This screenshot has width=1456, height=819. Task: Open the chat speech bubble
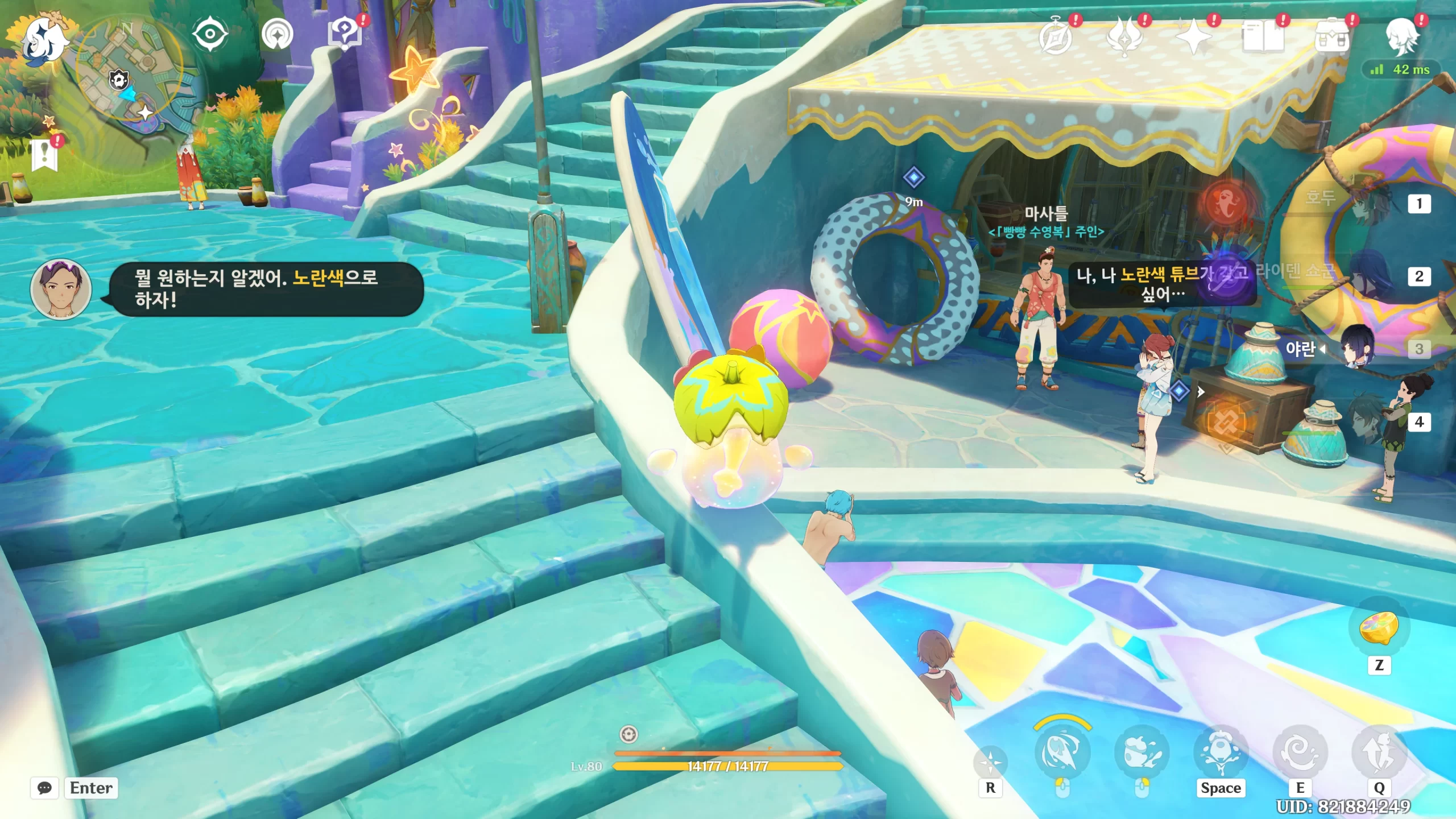pyautogui.click(x=44, y=788)
